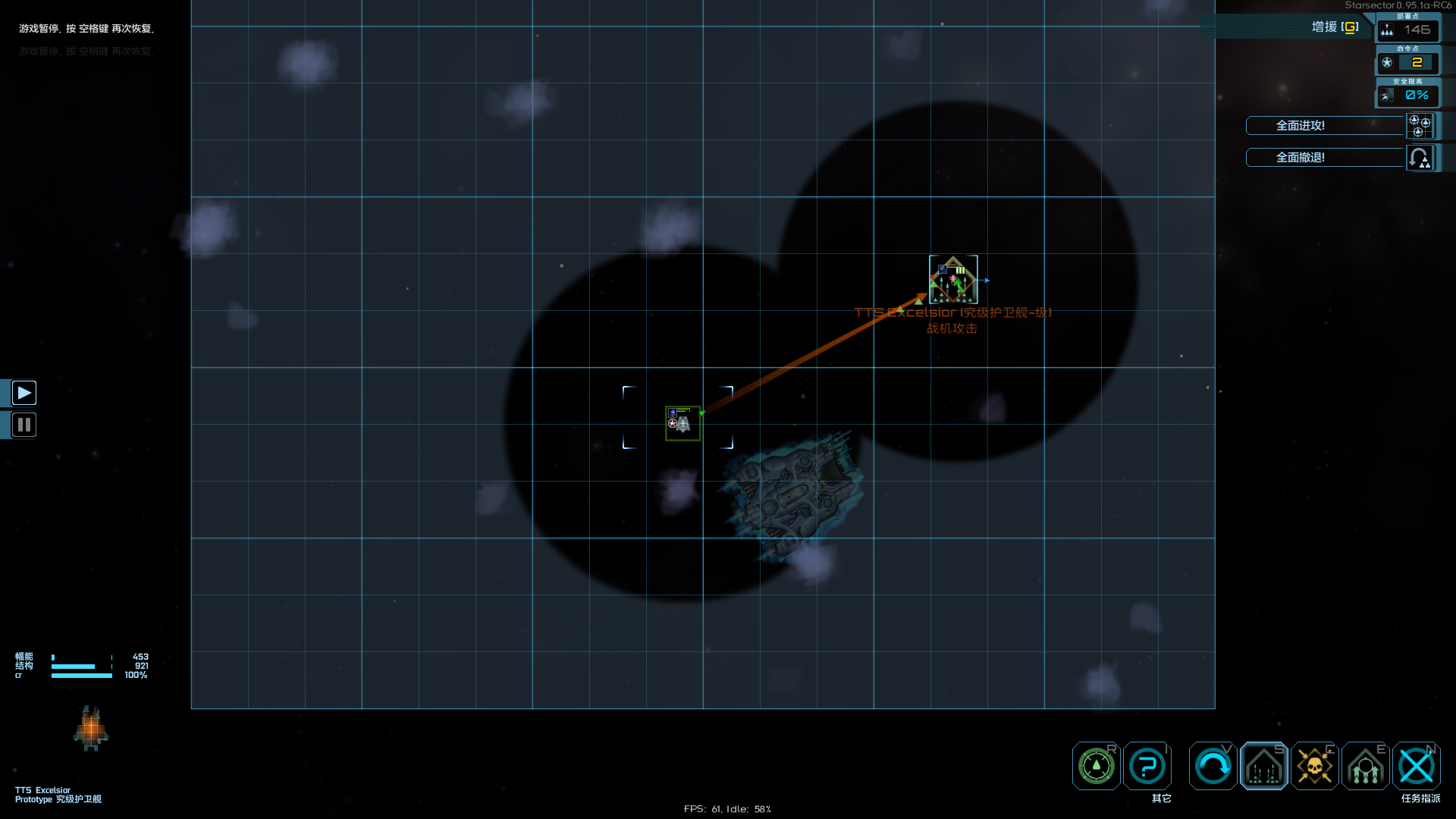Click the star icon in the command points panel
This screenshot has height=819, width=1456.
[1387, 63]
